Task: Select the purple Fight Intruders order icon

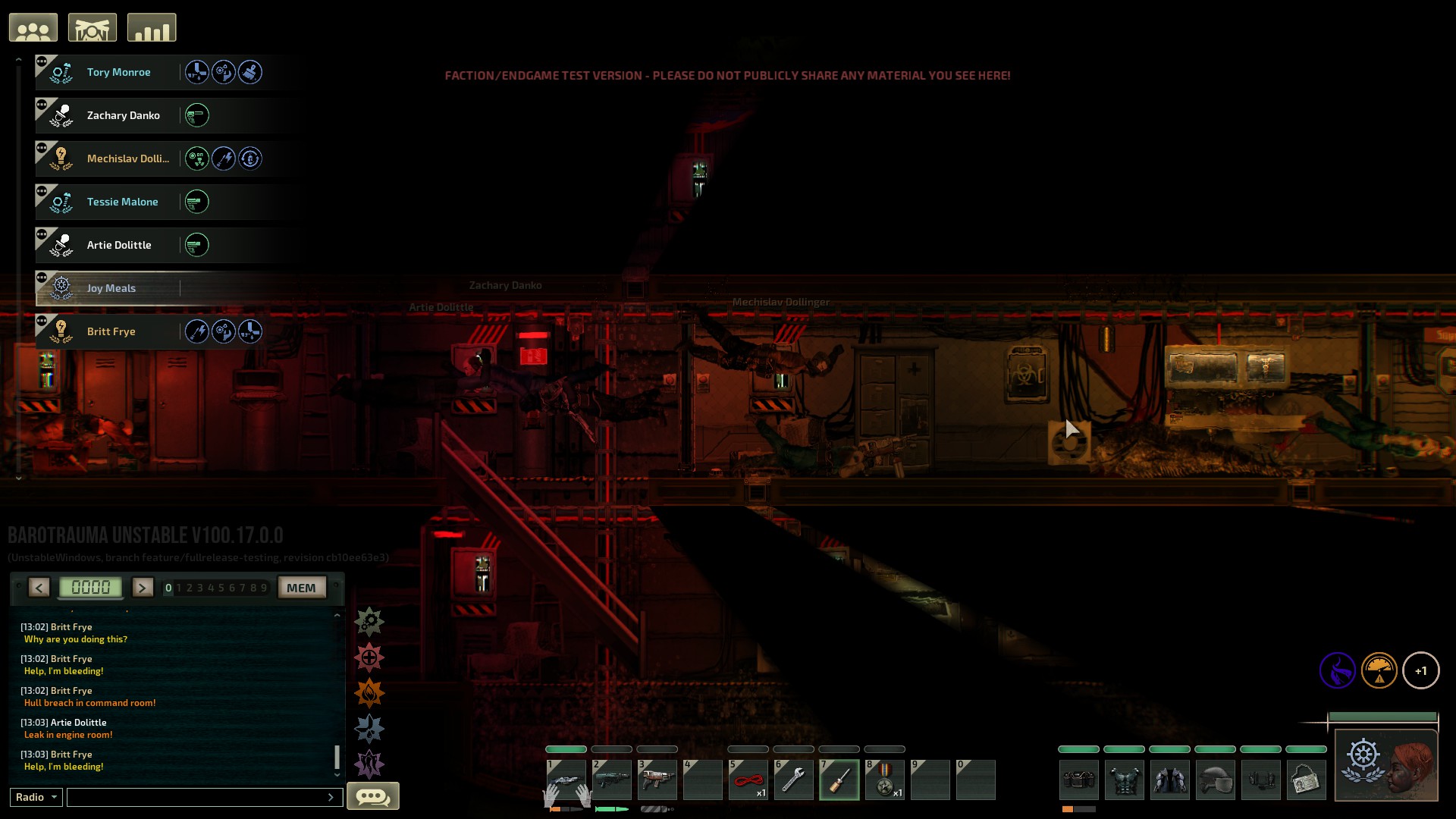Action: click(x=370, y=764)
